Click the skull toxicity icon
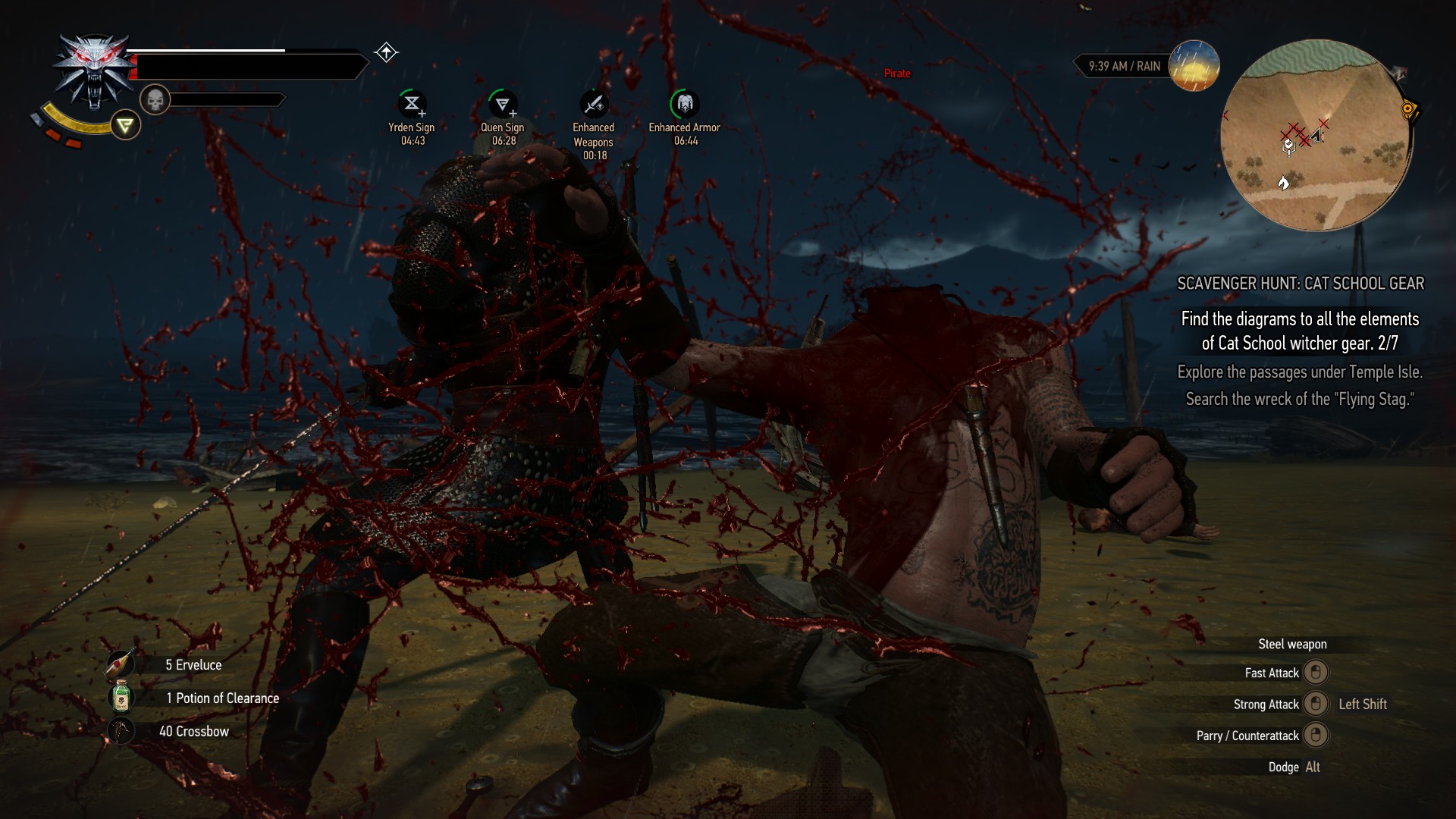The width and height of the screenshot is (1456, 819). pyautogui.click(x=155, y=99)
